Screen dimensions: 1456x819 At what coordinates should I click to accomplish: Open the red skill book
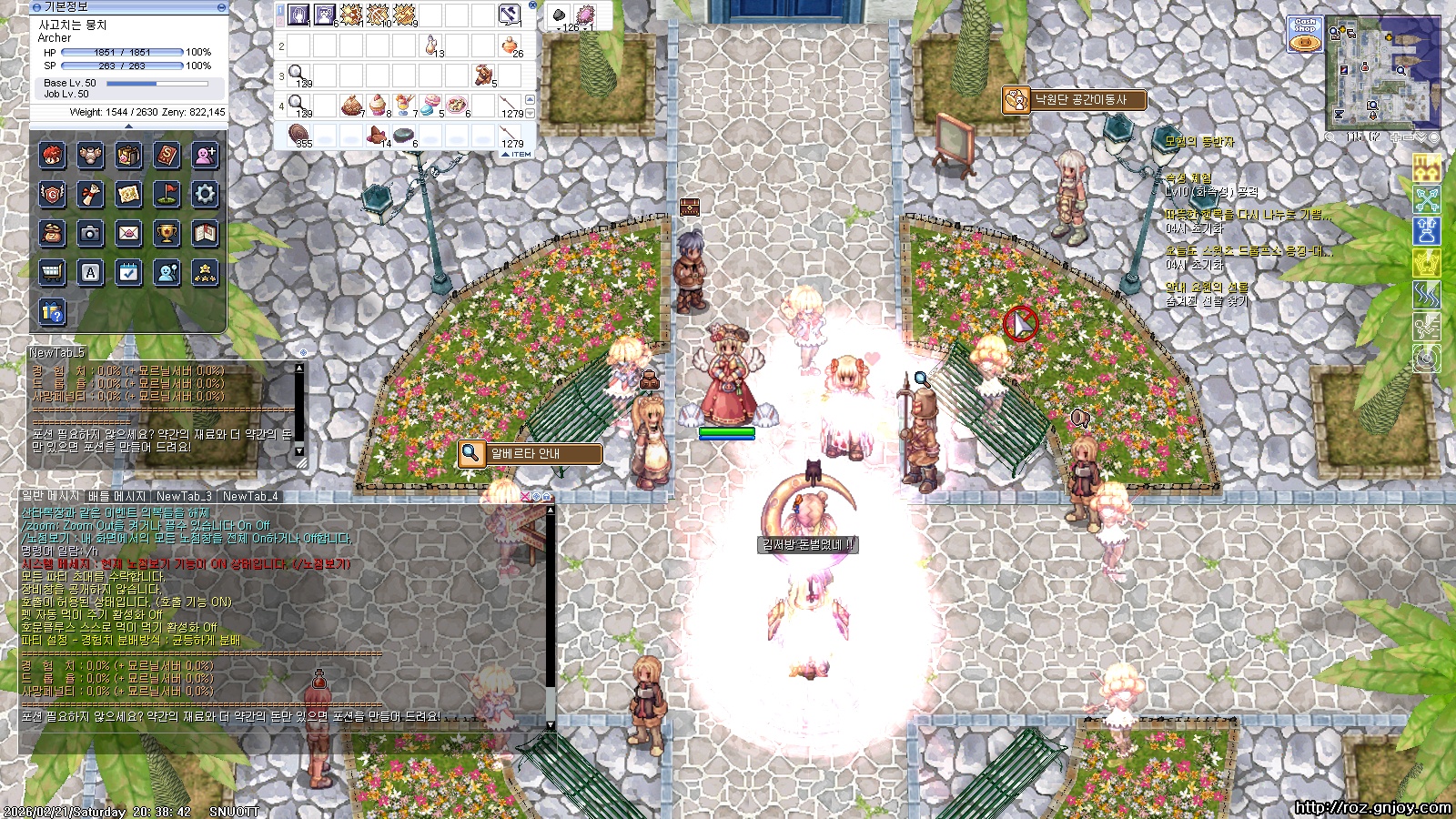click(167, 156)
